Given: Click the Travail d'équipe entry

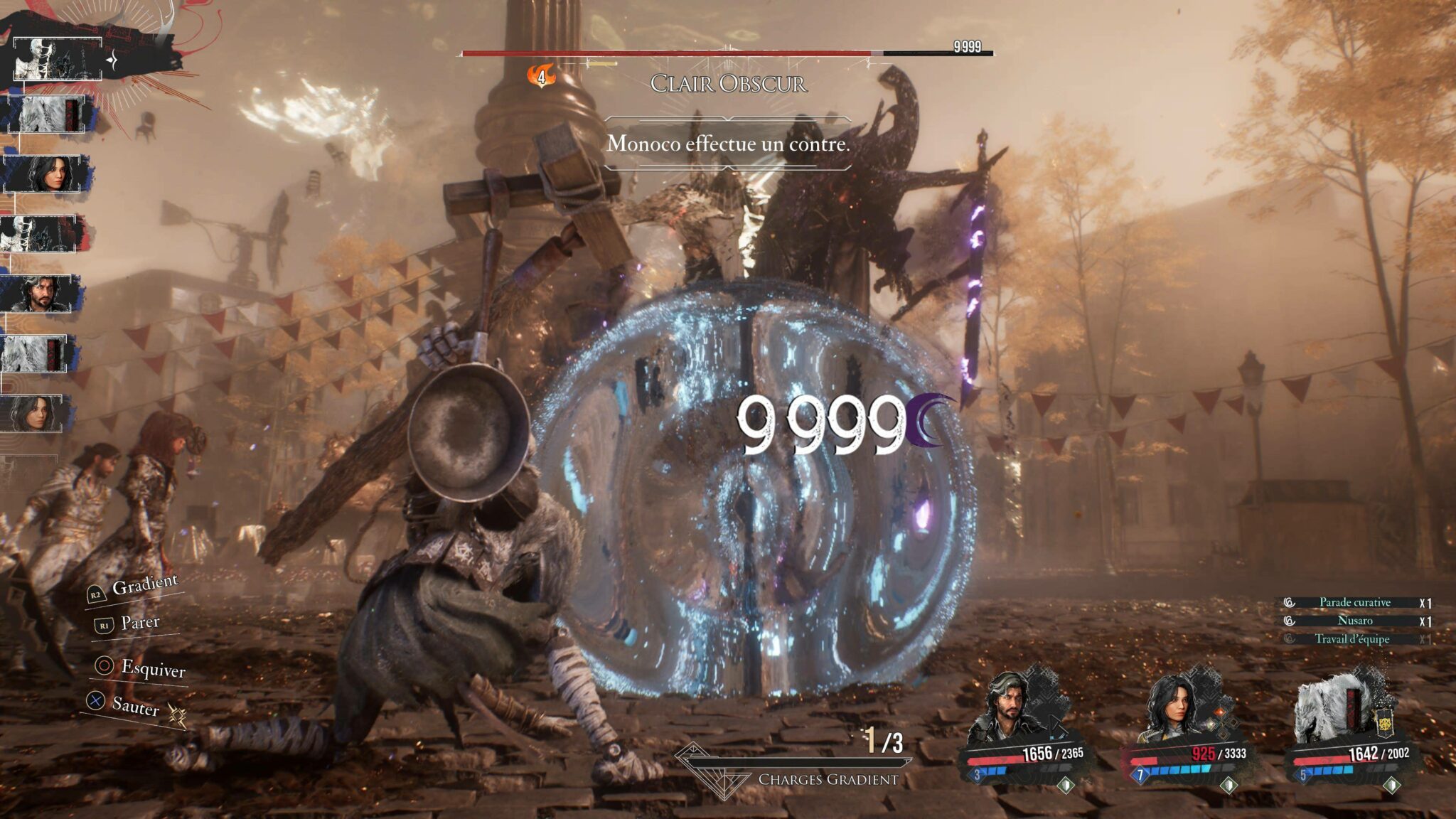Looking at the screenshot, I should coord(1351,639).
